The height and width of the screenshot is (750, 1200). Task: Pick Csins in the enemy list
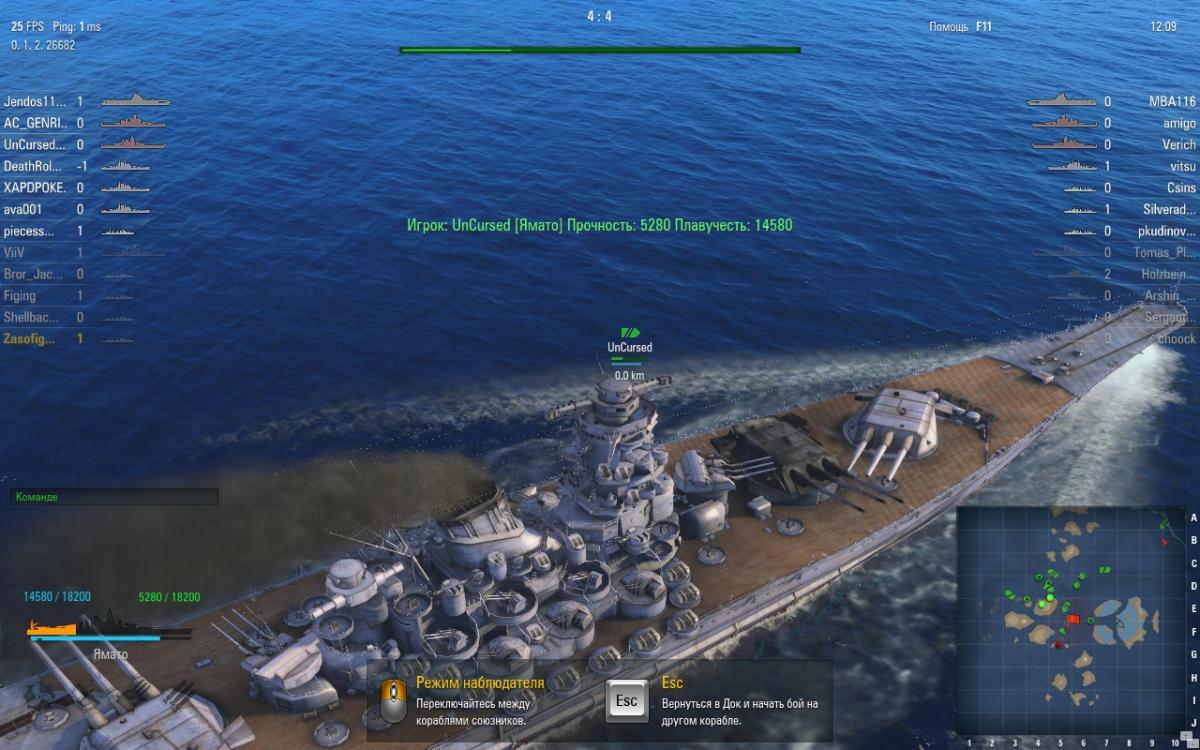click(x=1181, y=188)
